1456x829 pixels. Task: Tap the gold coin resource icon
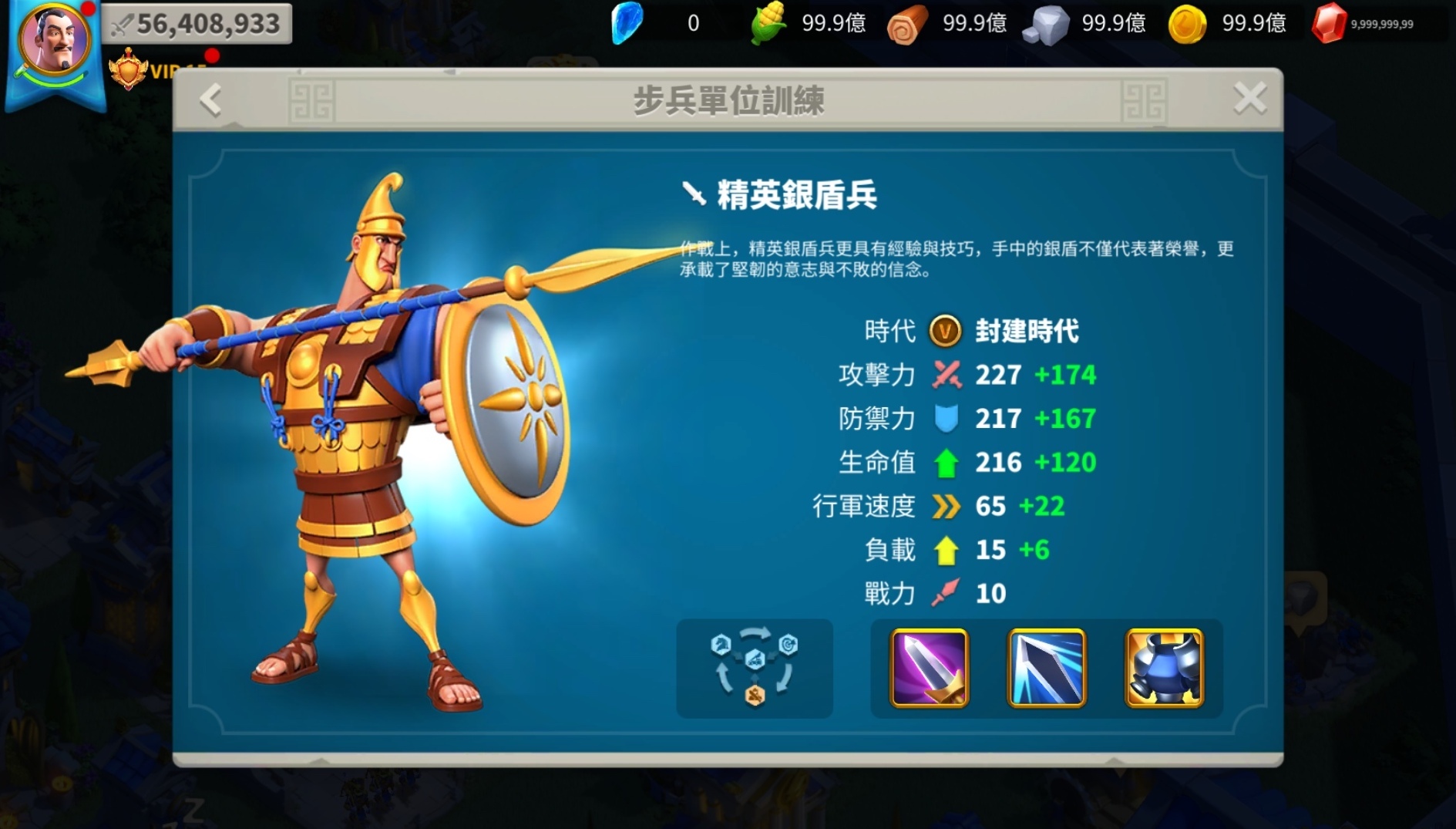[1186, 22]
